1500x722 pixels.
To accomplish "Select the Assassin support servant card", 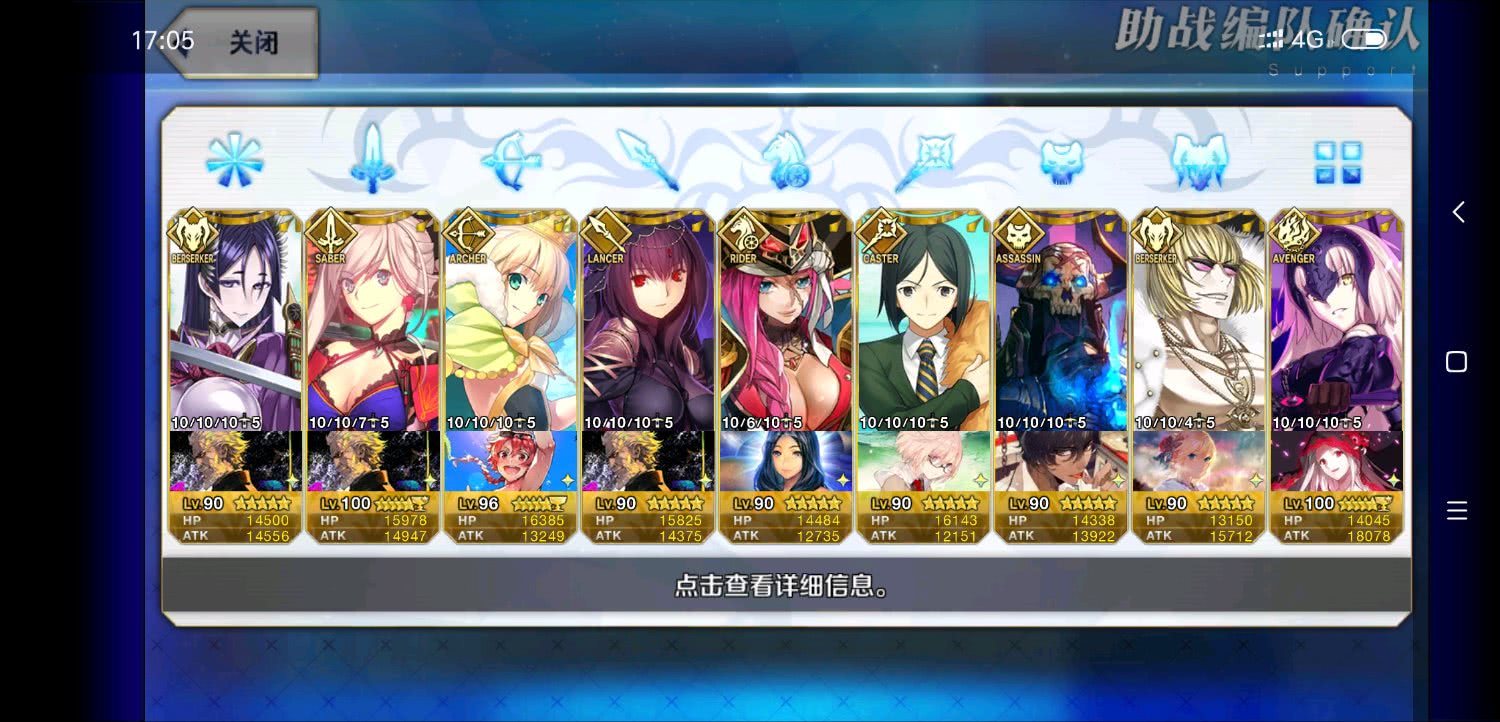I will pos(1061,330).
